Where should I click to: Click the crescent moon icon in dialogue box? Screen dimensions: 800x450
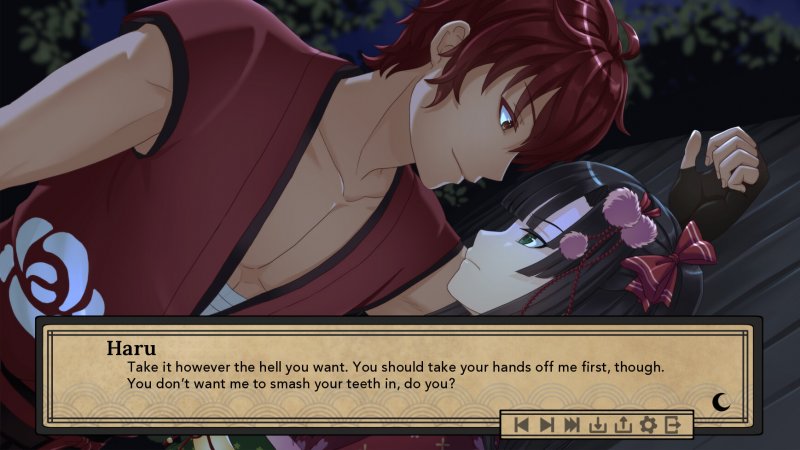[721, 402]
